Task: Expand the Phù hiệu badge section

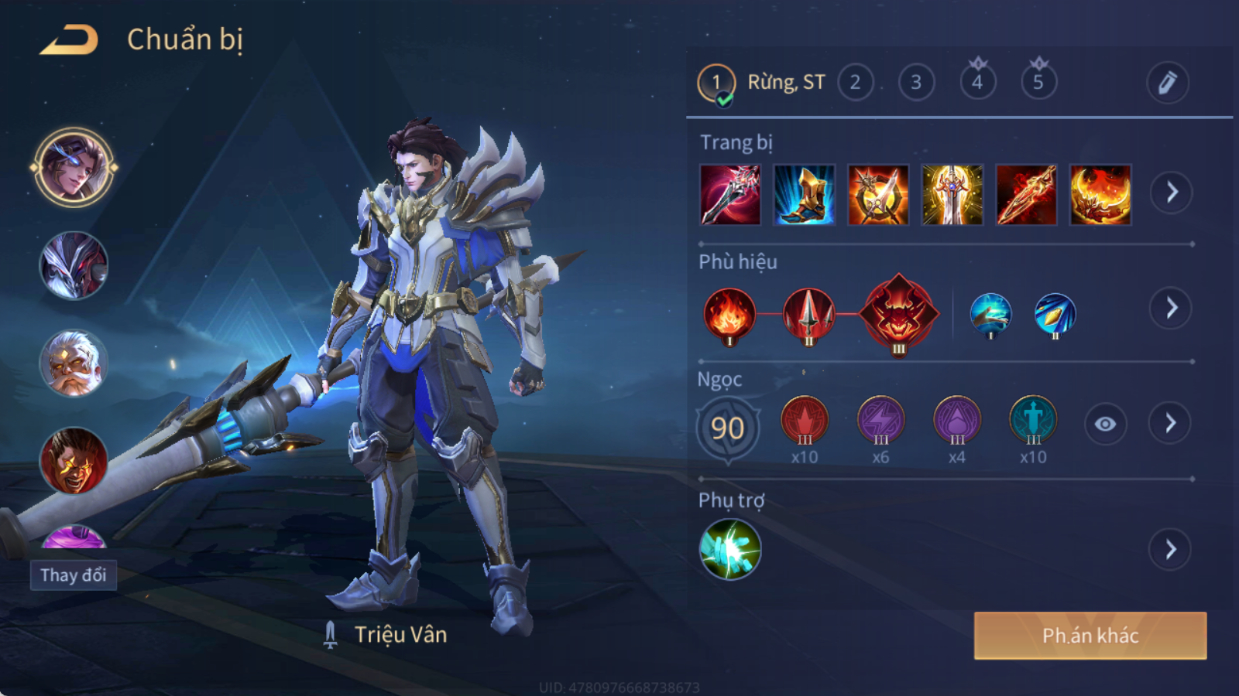Action: [1171, 308]
